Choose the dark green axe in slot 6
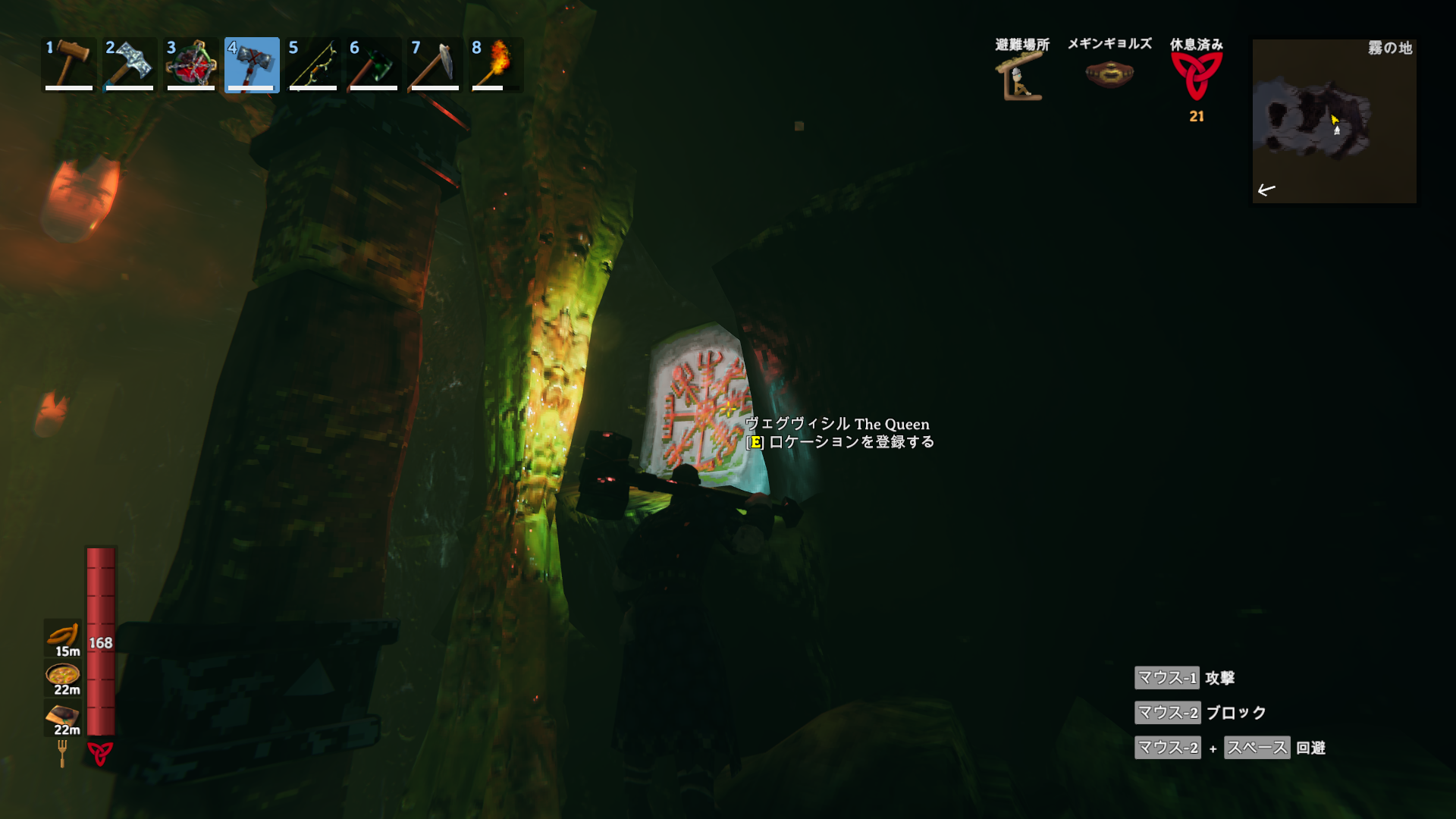The height and width of the screenshot is (819, 1456). pos(374,64)
